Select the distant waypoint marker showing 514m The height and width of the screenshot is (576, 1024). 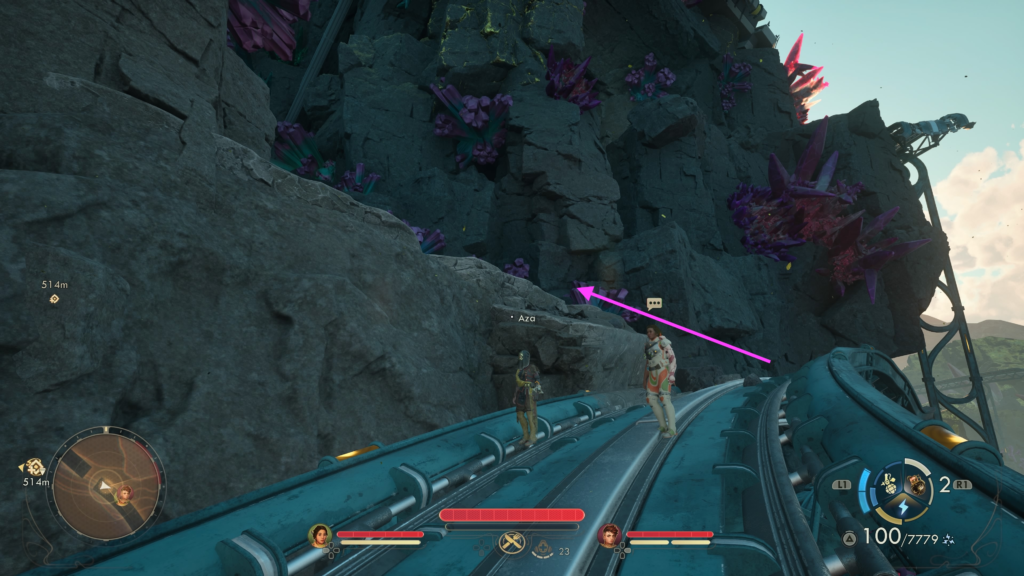[x=54, y=298]
